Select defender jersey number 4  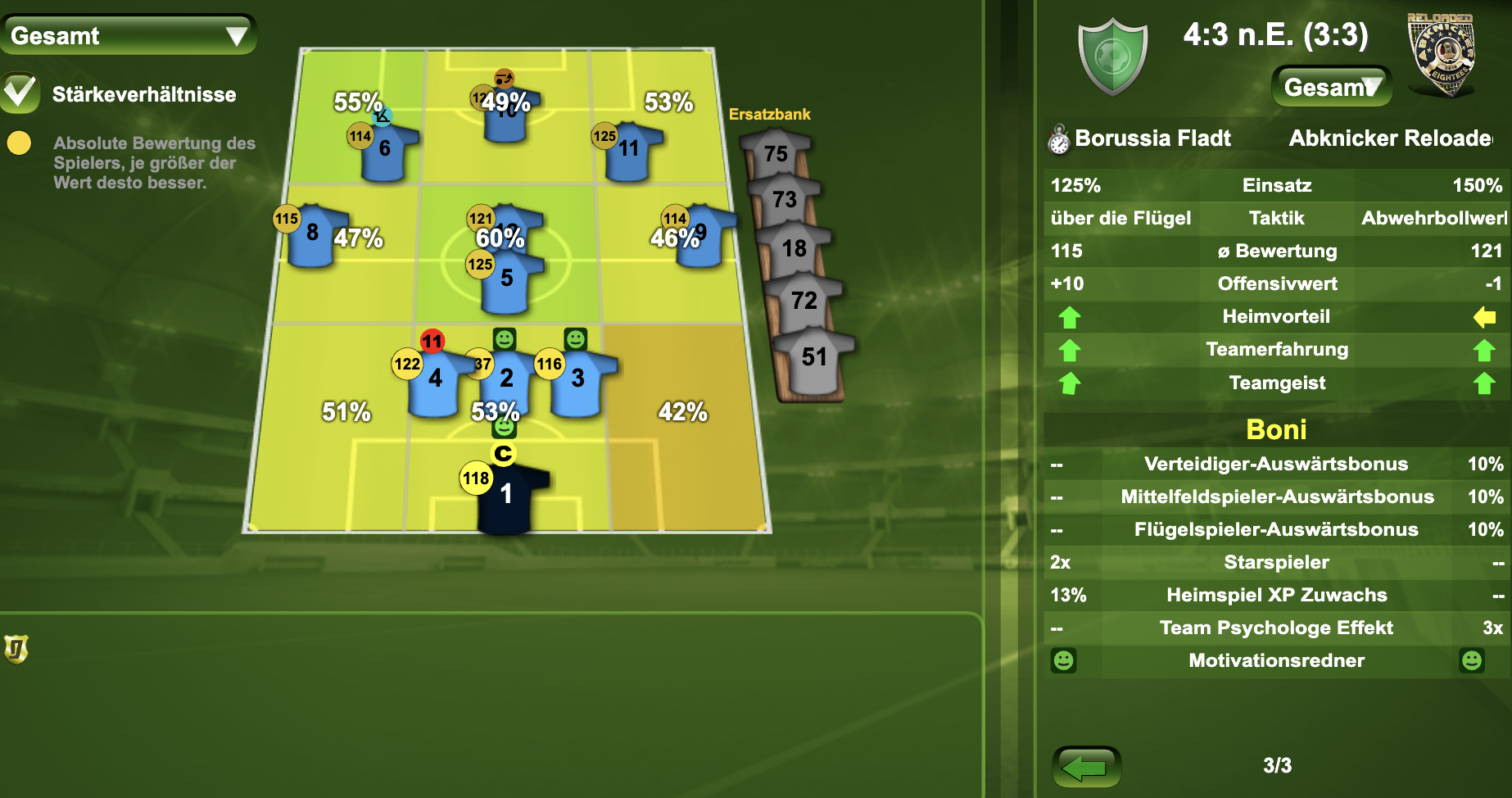(435, 381)
